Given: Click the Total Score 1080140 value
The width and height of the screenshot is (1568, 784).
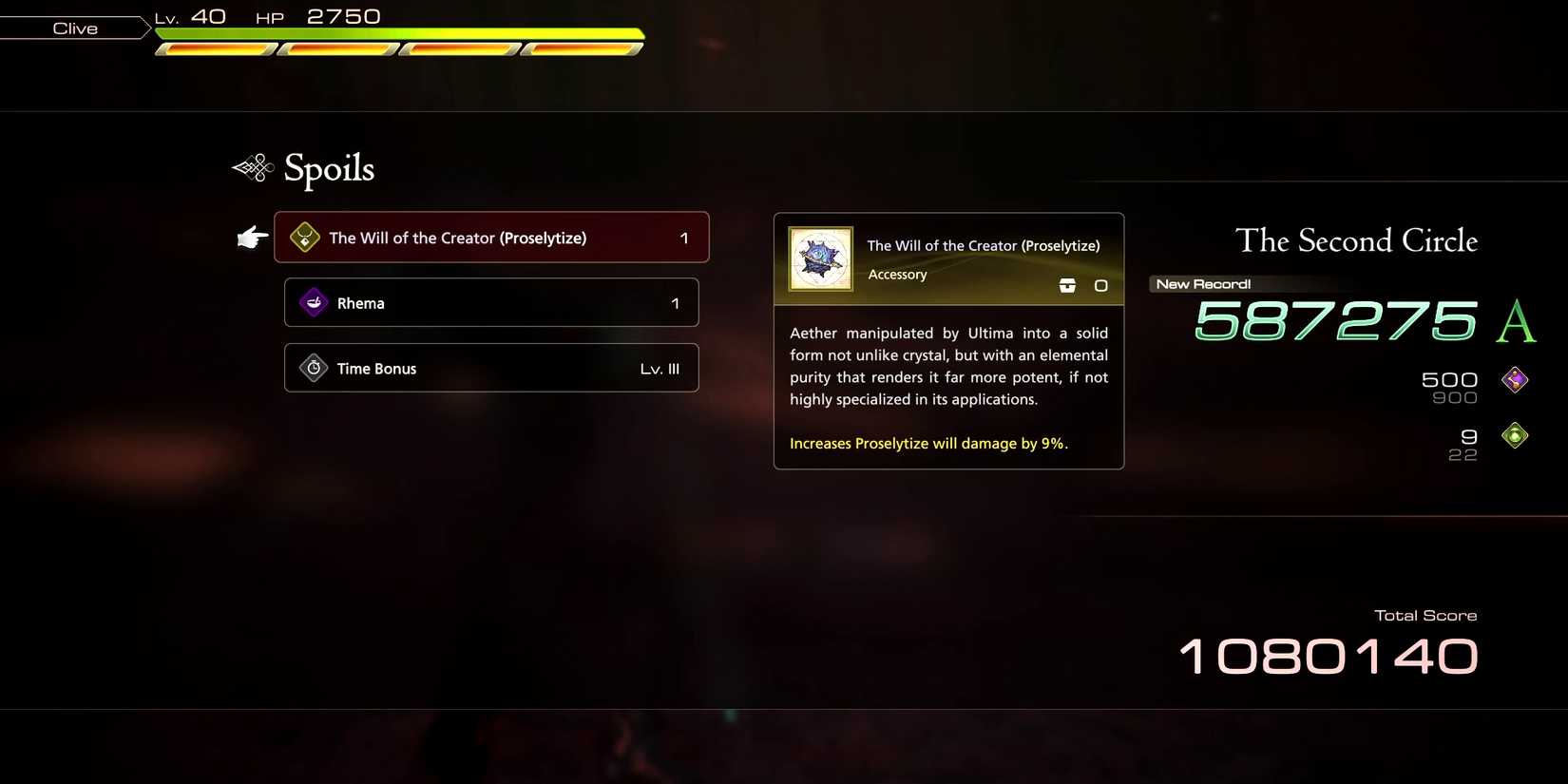Looking at the screenshot, I should click(x=1328, y=654).
